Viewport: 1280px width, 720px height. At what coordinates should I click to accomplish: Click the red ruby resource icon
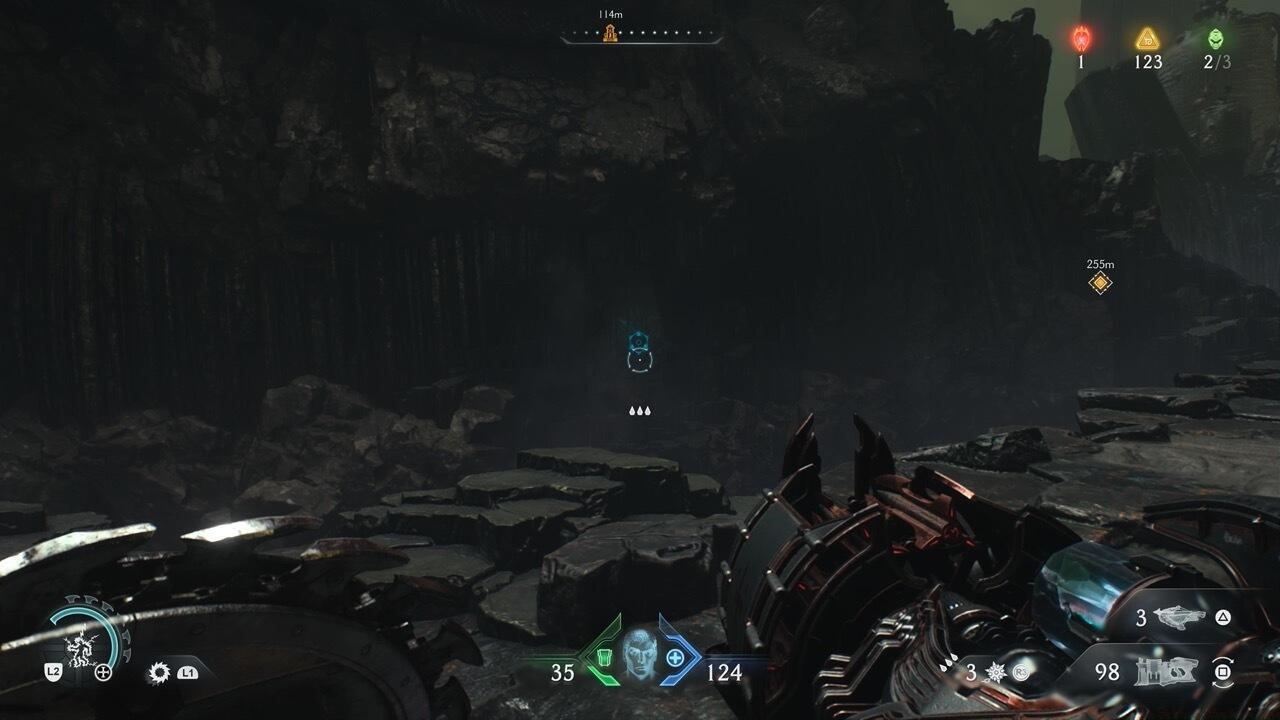(1081, 38)
